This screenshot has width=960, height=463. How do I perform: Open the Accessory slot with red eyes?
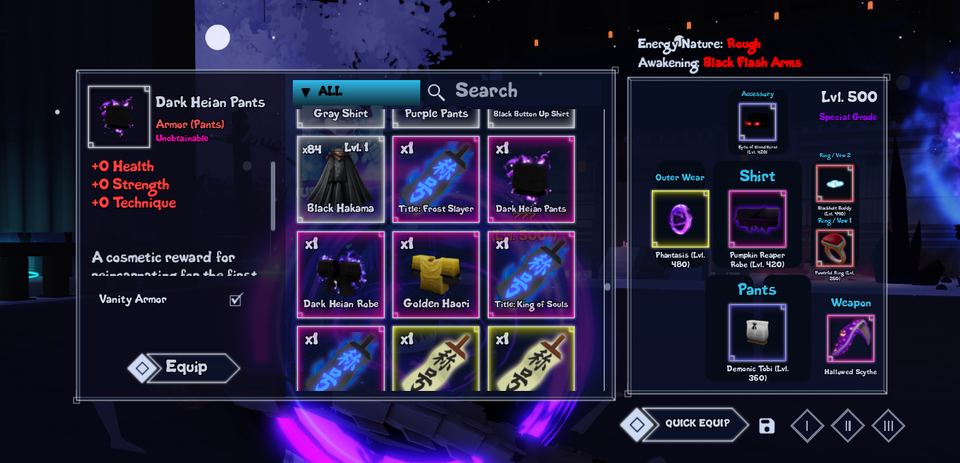[757, 122]
